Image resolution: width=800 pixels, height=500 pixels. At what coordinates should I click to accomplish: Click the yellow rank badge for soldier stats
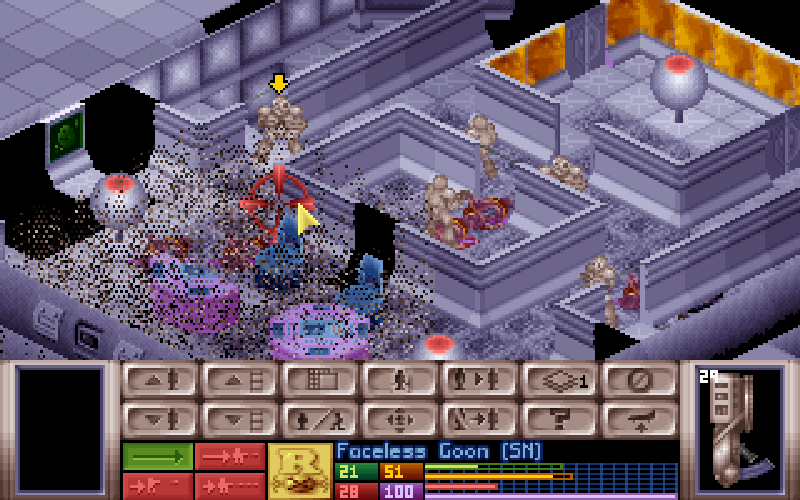pyautogui.click(x=300, y=471)
